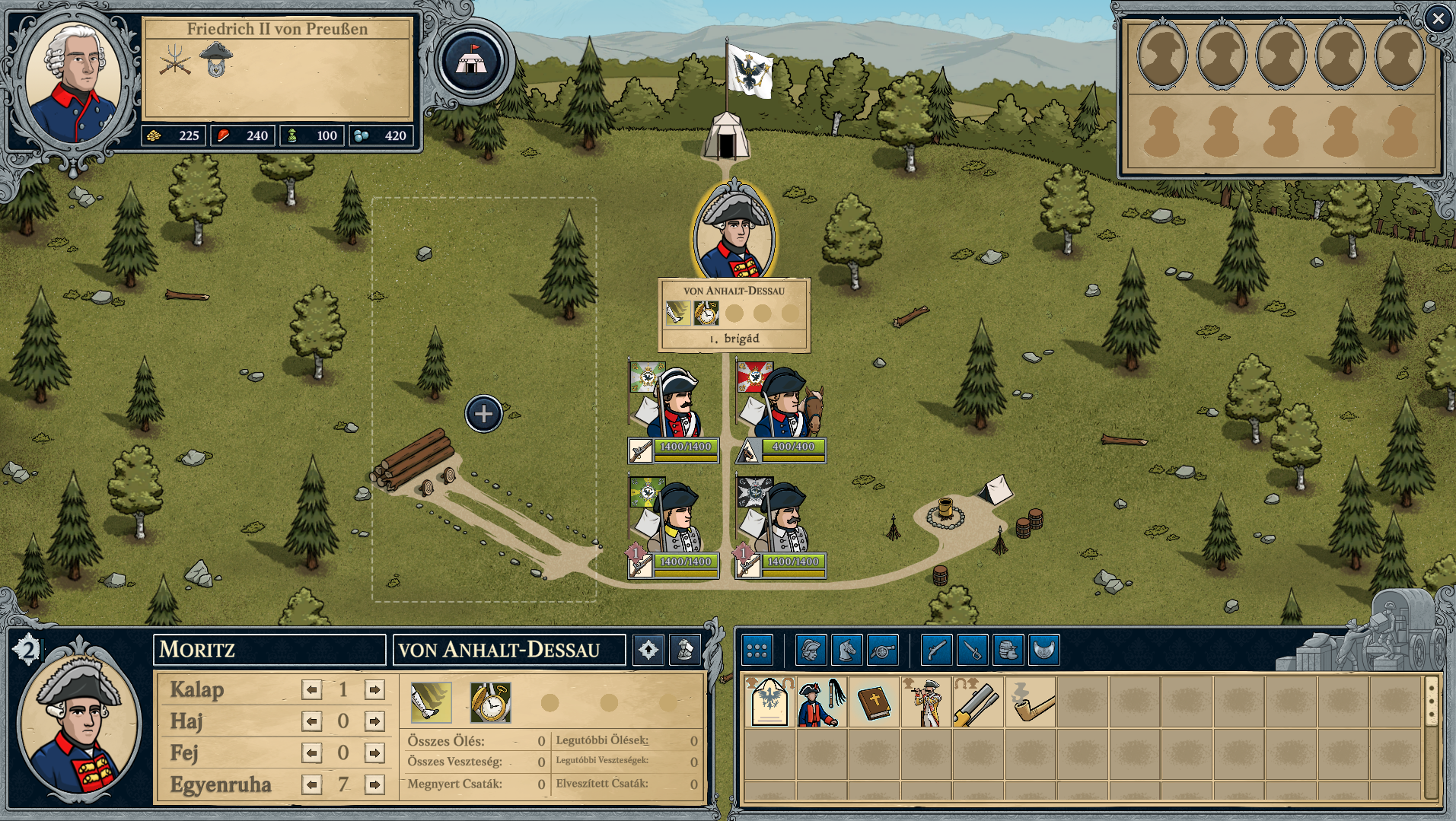
Task: Decrease the Haj (hair) value
Action: tap(312, 721)
